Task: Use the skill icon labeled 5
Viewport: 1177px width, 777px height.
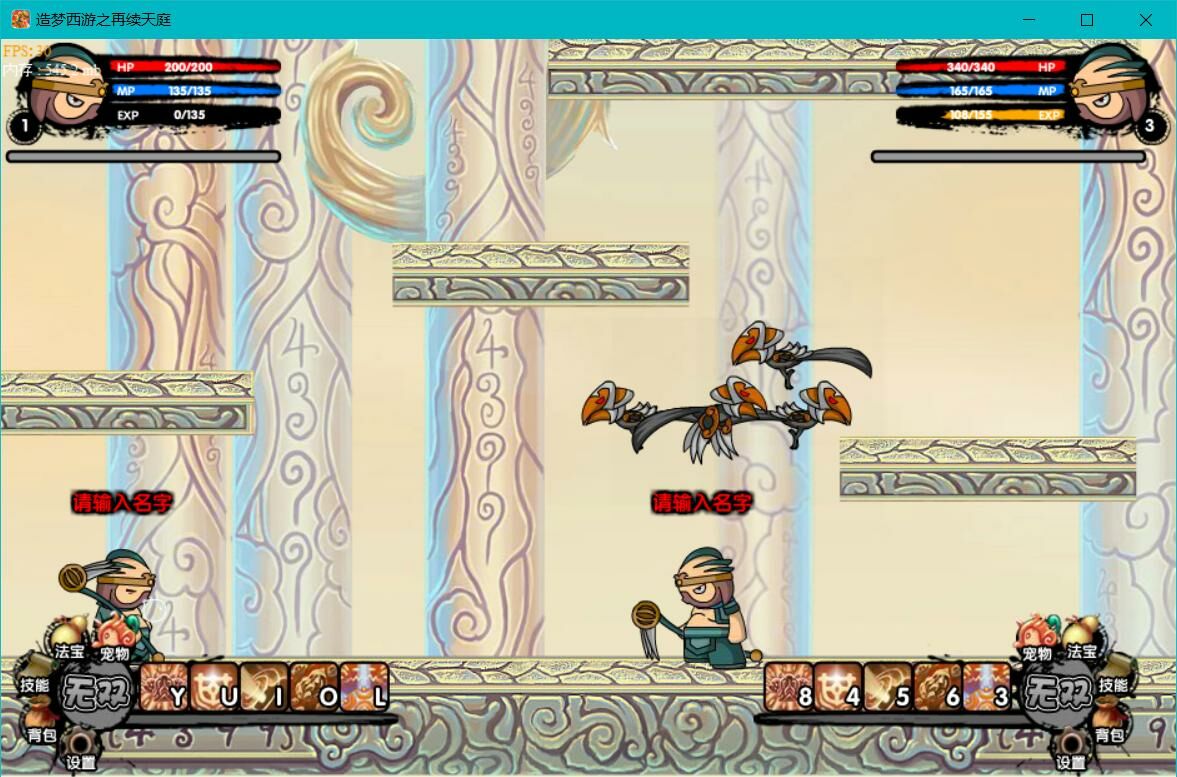Action: point(889,688)
